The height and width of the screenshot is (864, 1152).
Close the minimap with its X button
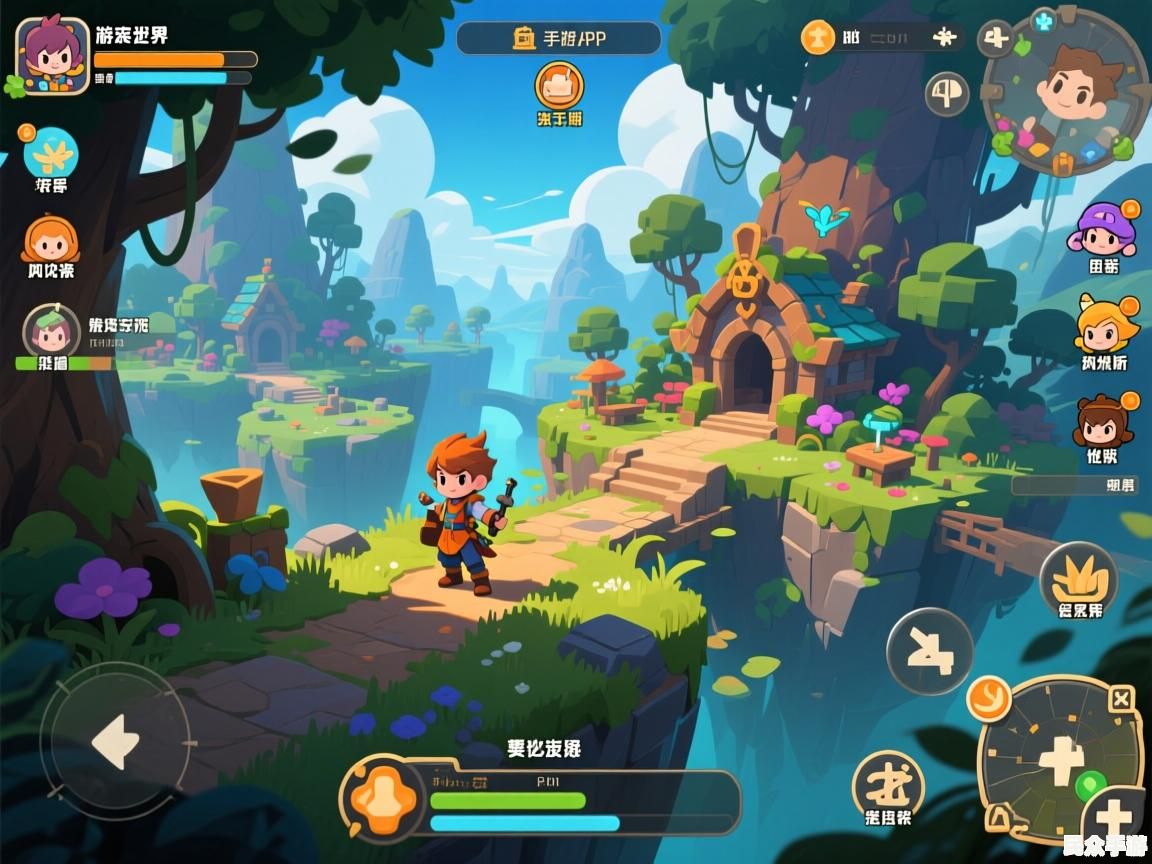tap(1122, 699)
